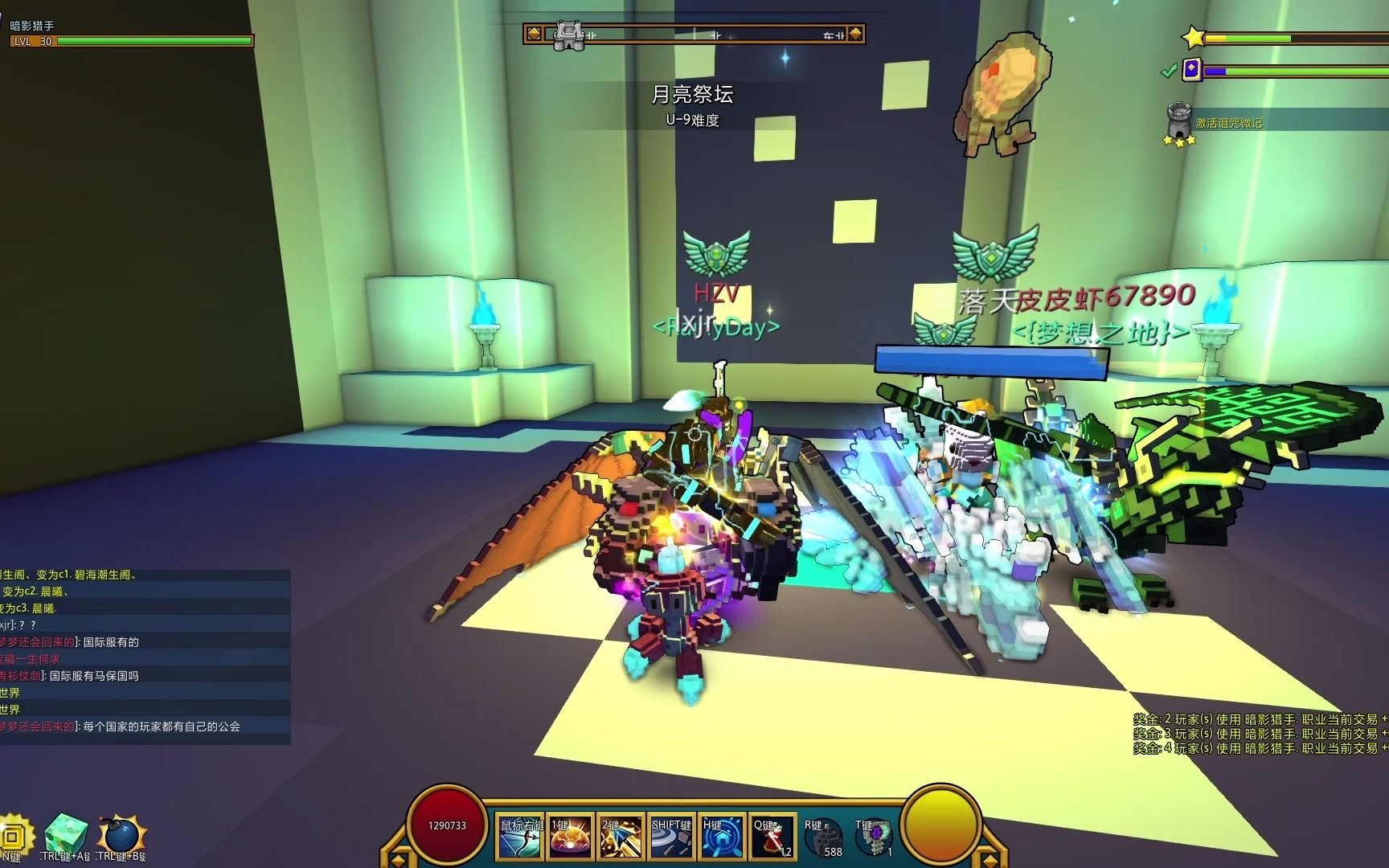Click the yellow star icon beside the progress bar
This screenshot has height=868, width=1389.
coord(1194,37)
